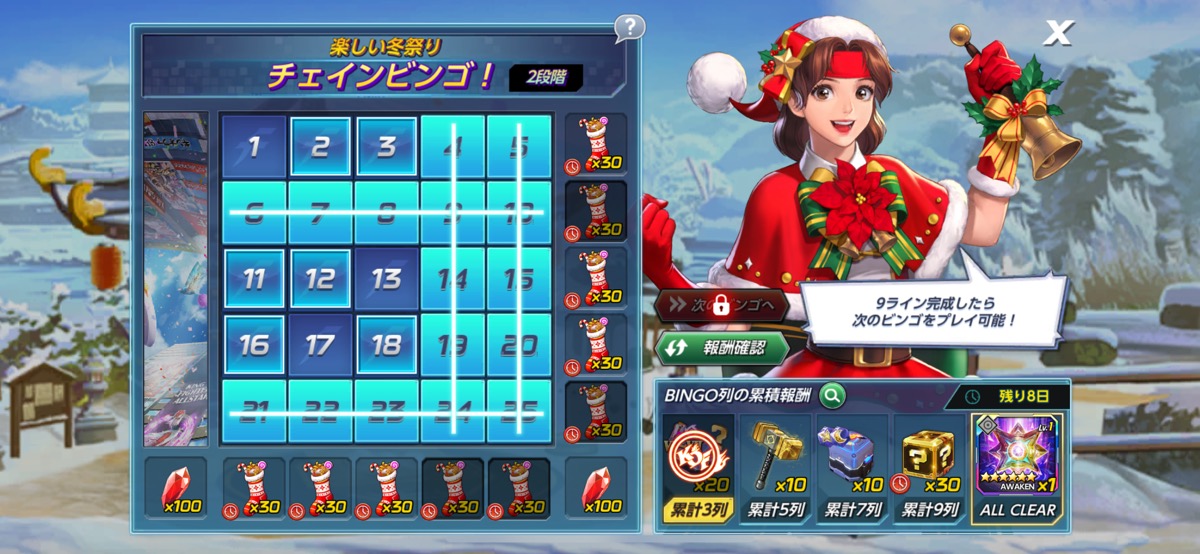Image resolution: width=1200 pixels, height=554 pixels.
Task: Open the event banner thumbnail beside the board
Action: [176, 278]
